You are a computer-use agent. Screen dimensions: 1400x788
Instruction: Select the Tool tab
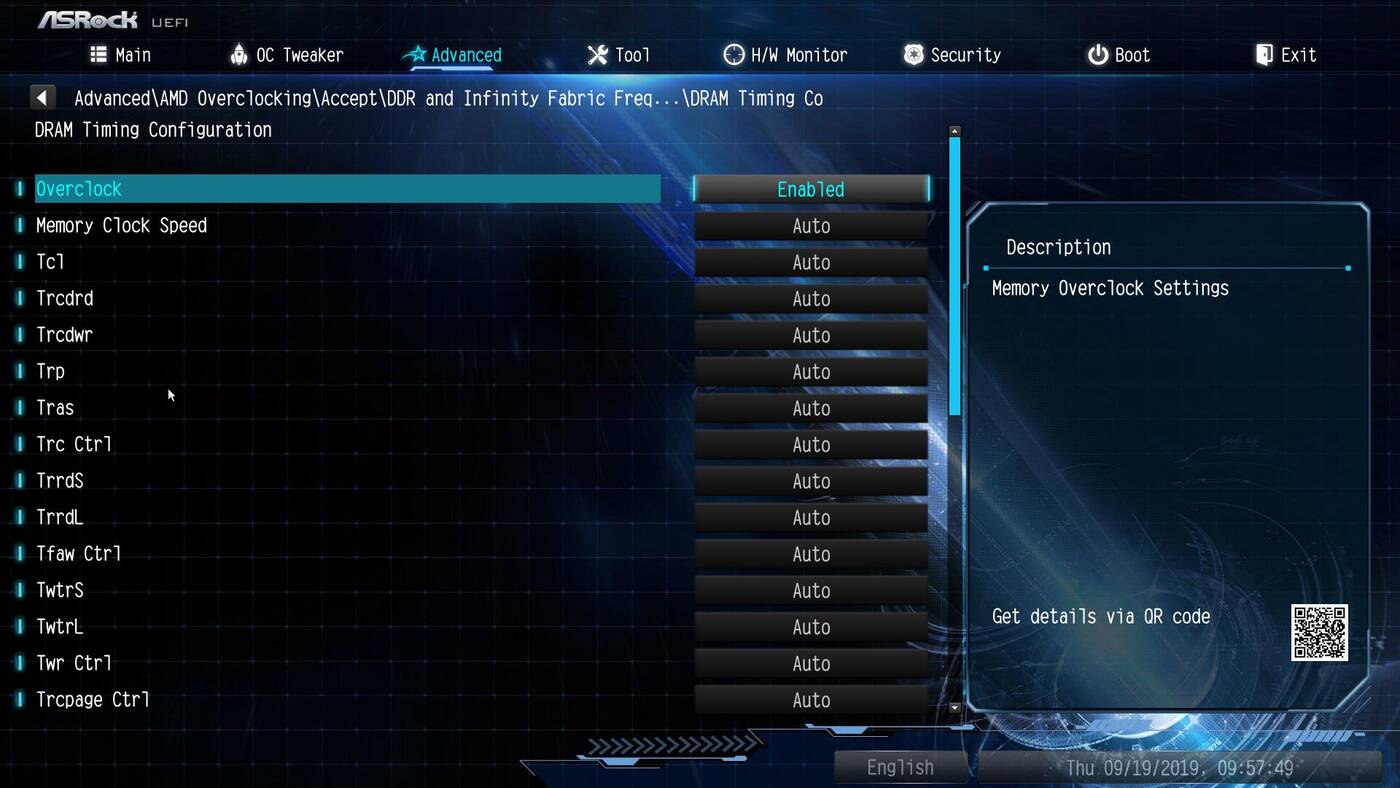[618, 55]
